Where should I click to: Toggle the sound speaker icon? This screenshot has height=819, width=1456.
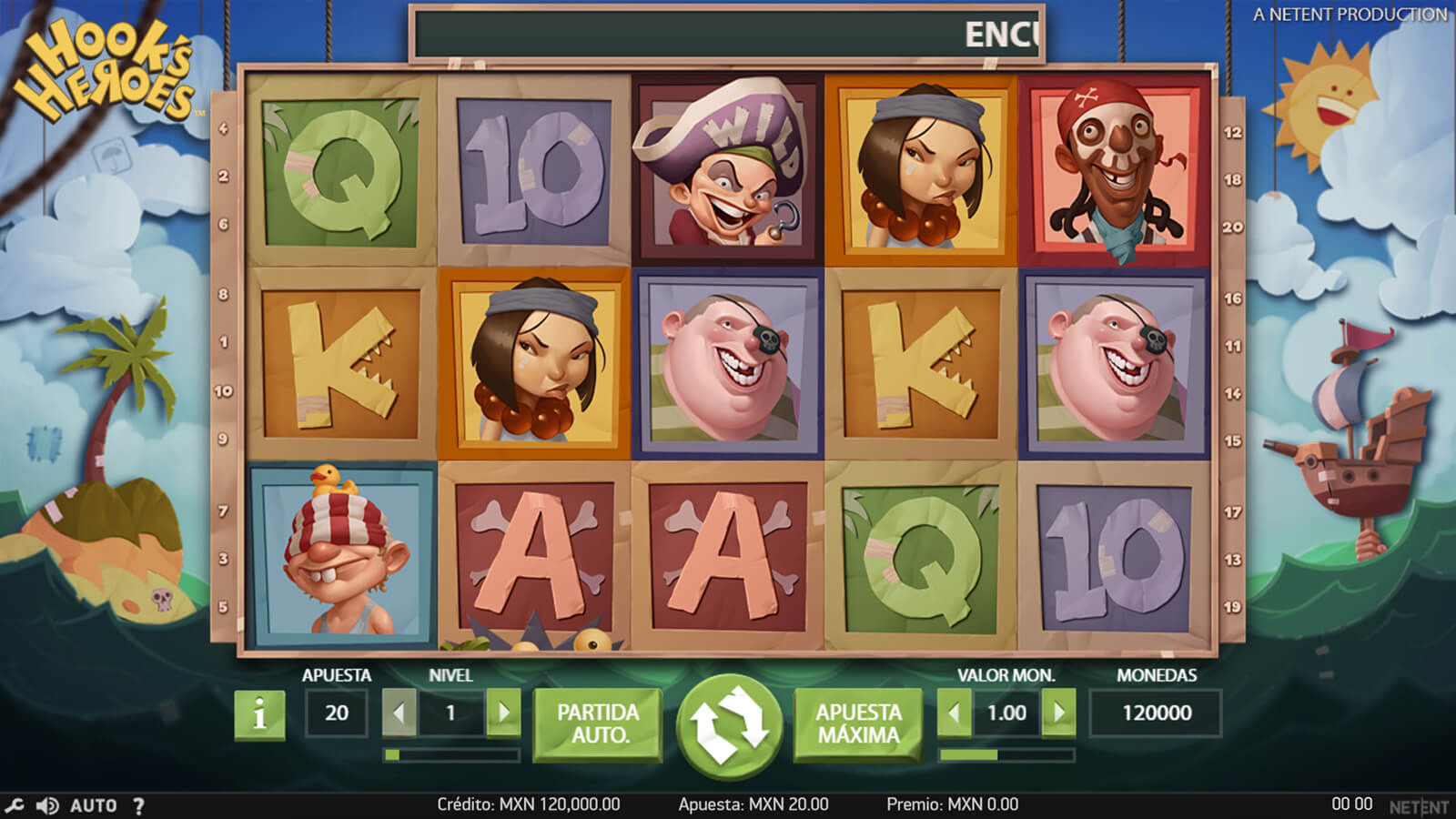47,805
